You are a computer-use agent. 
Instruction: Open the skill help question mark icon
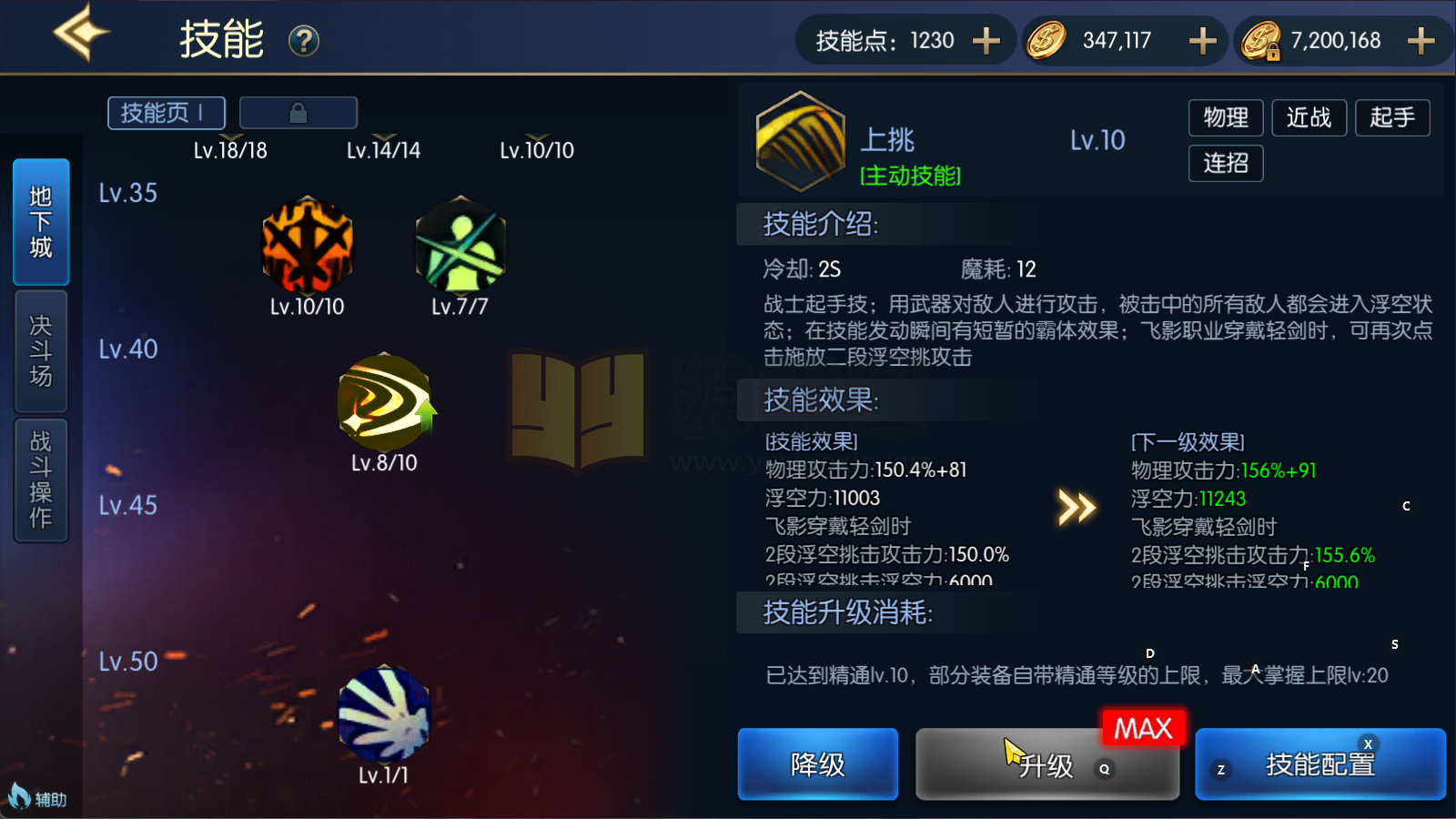click(306, 41)
